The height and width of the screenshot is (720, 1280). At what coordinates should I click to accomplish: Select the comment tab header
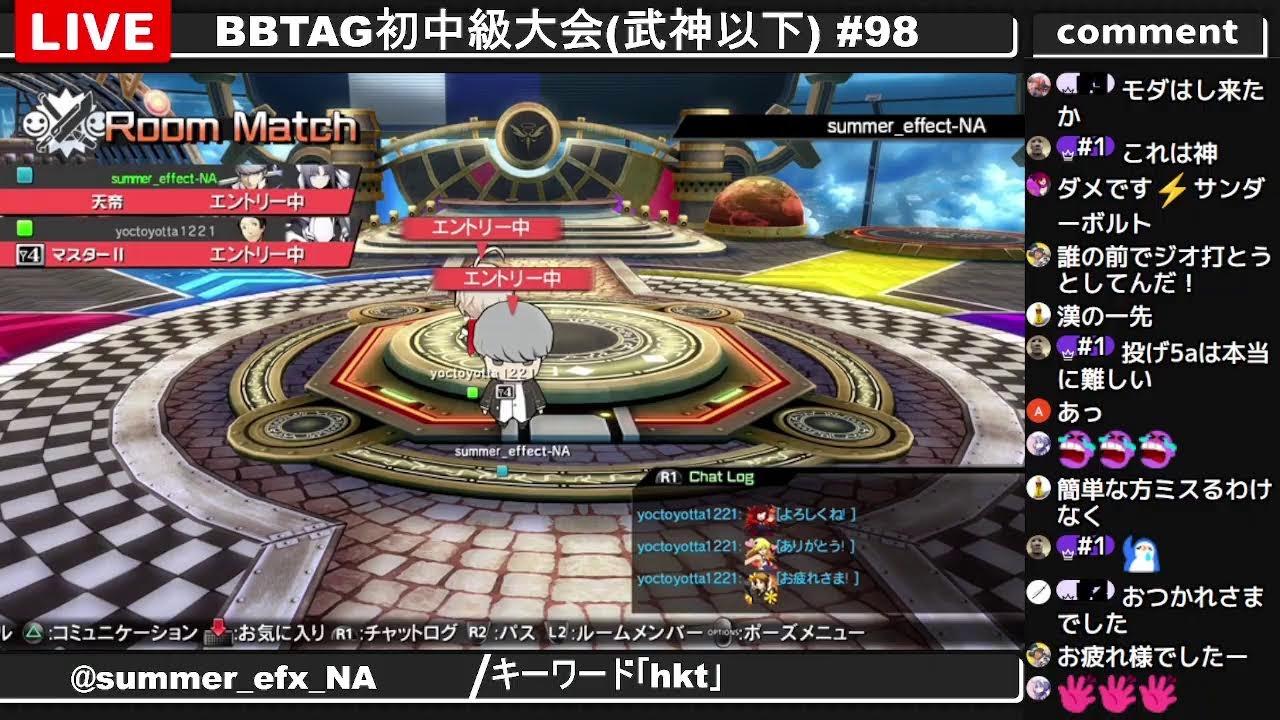1148,30
